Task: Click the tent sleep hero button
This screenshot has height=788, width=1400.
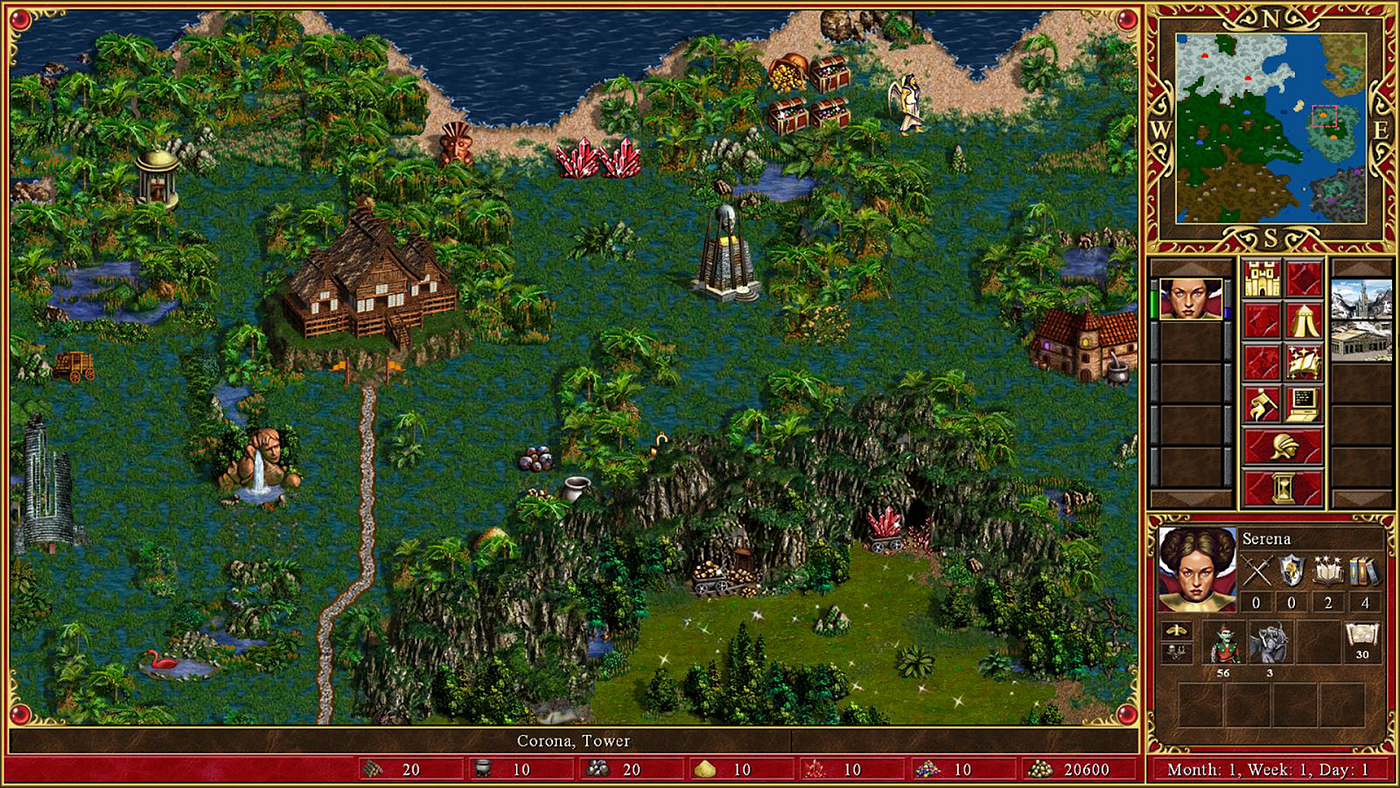Action: [x=1304, y=321]
